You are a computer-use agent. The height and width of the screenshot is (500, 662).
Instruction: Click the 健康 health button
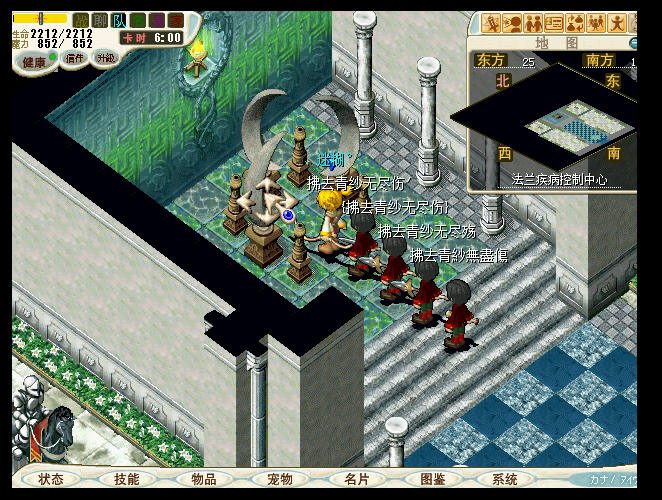(35, 61)
